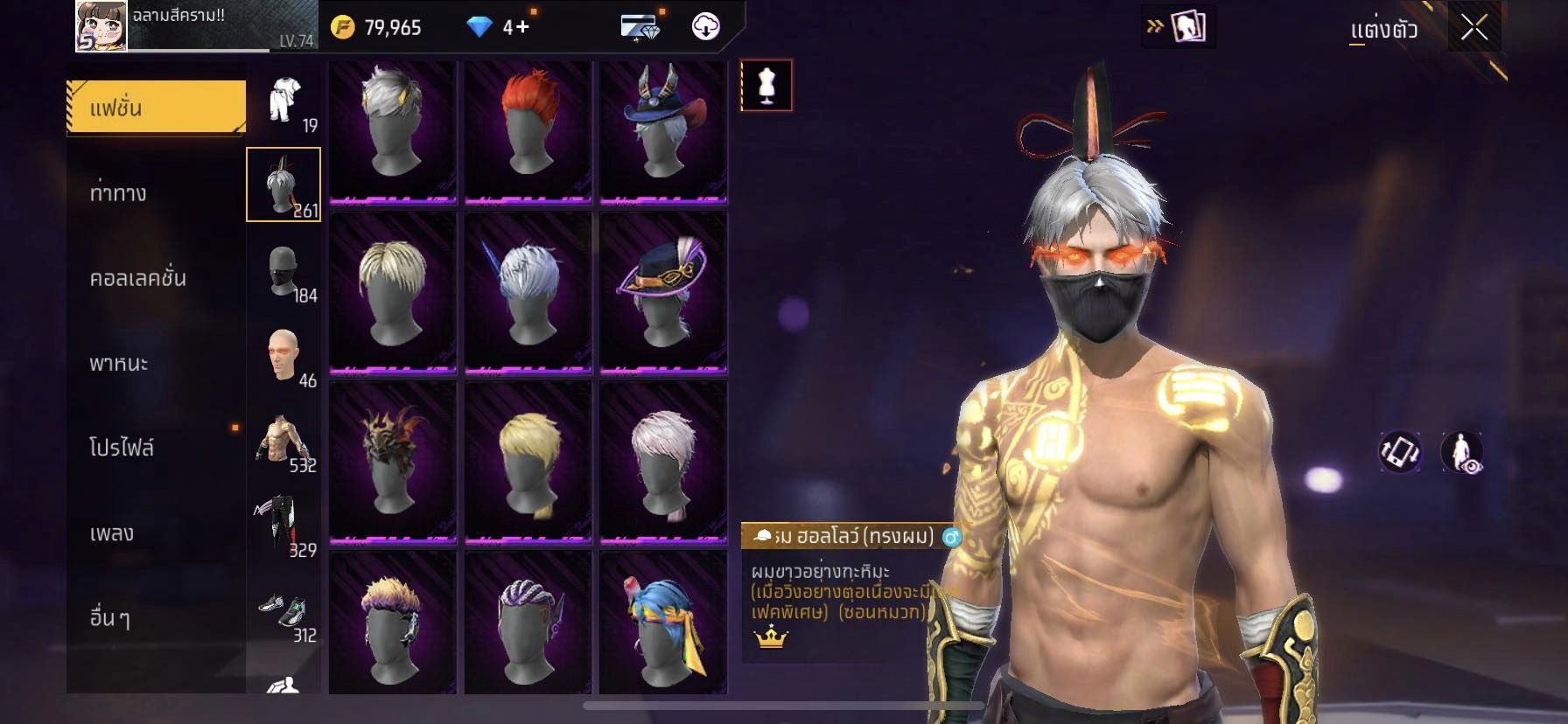Select the แฟชั่น (Fashion) tab

coord(156,108)
